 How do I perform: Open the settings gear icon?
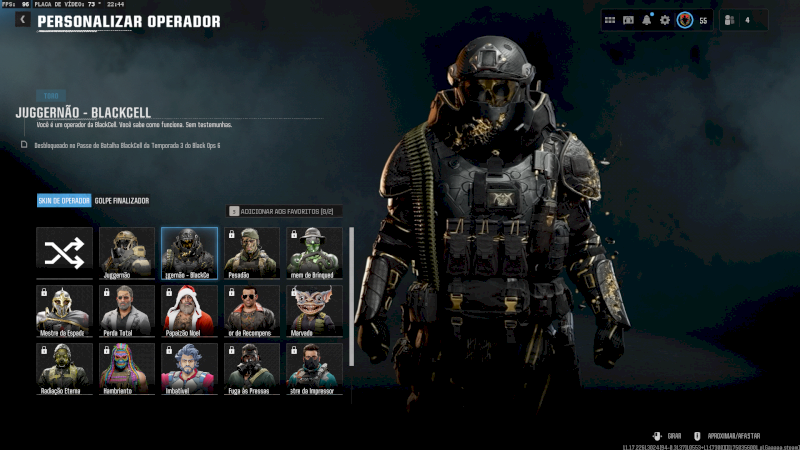click(x=665, y=20)
